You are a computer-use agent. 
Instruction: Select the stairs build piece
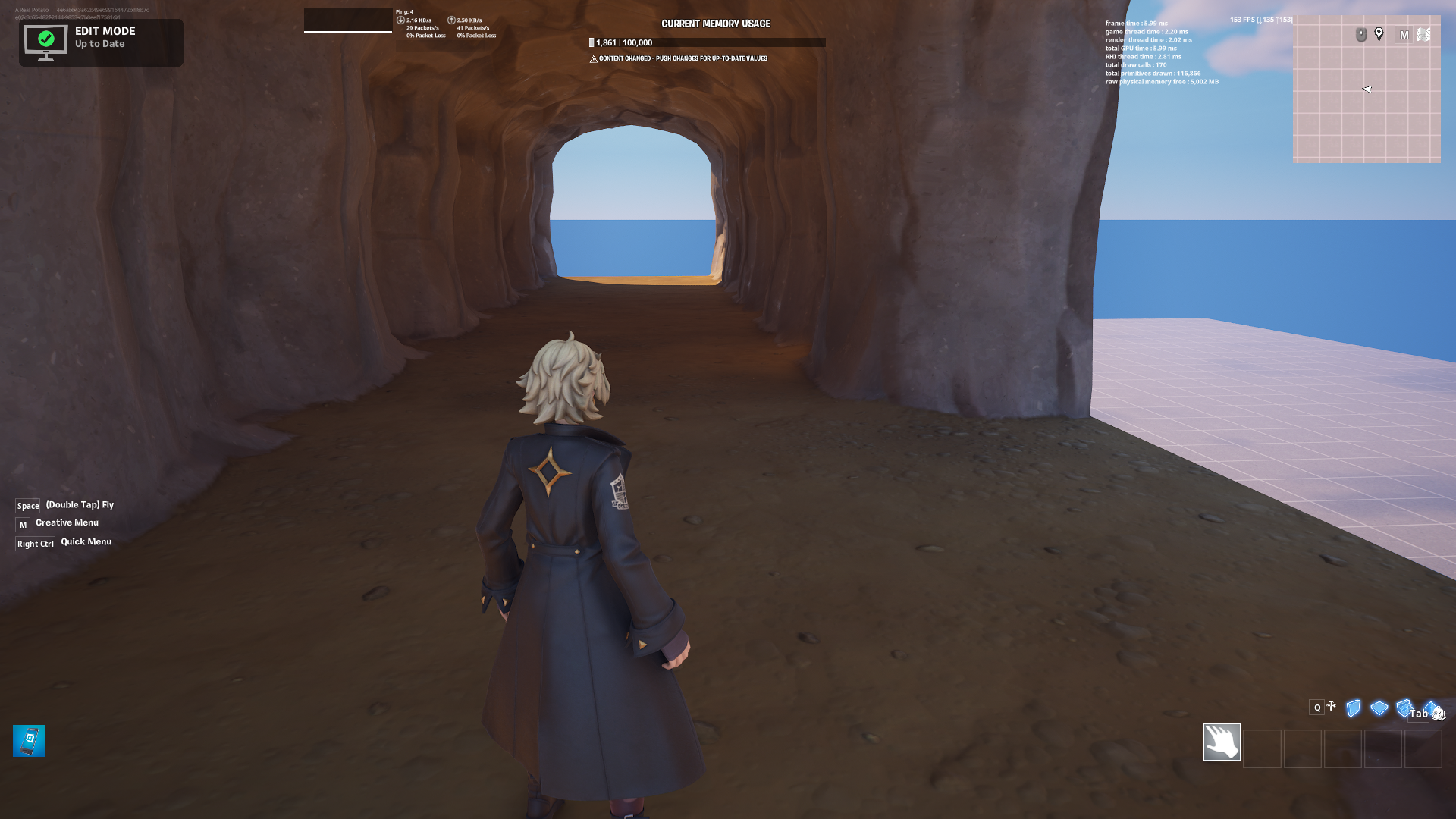[1404, 709]
